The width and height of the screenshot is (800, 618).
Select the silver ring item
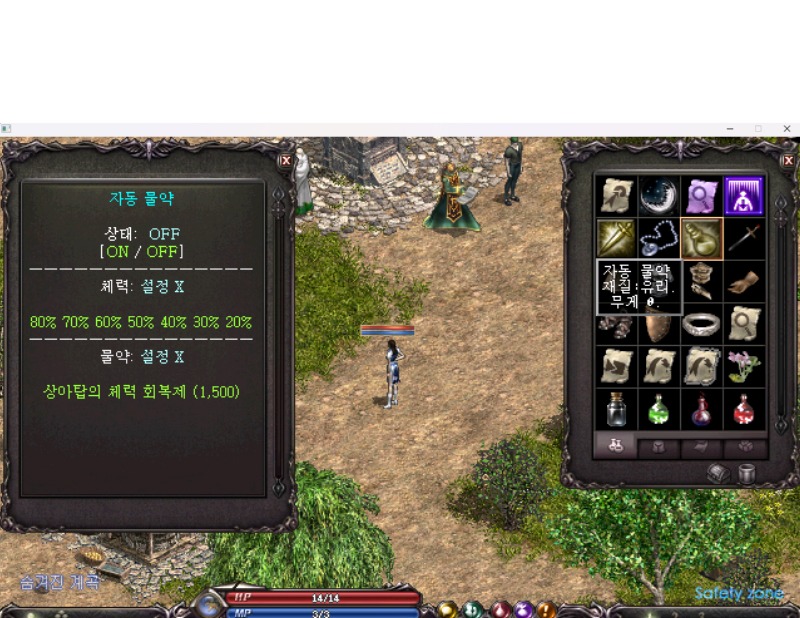pos(700,324)
